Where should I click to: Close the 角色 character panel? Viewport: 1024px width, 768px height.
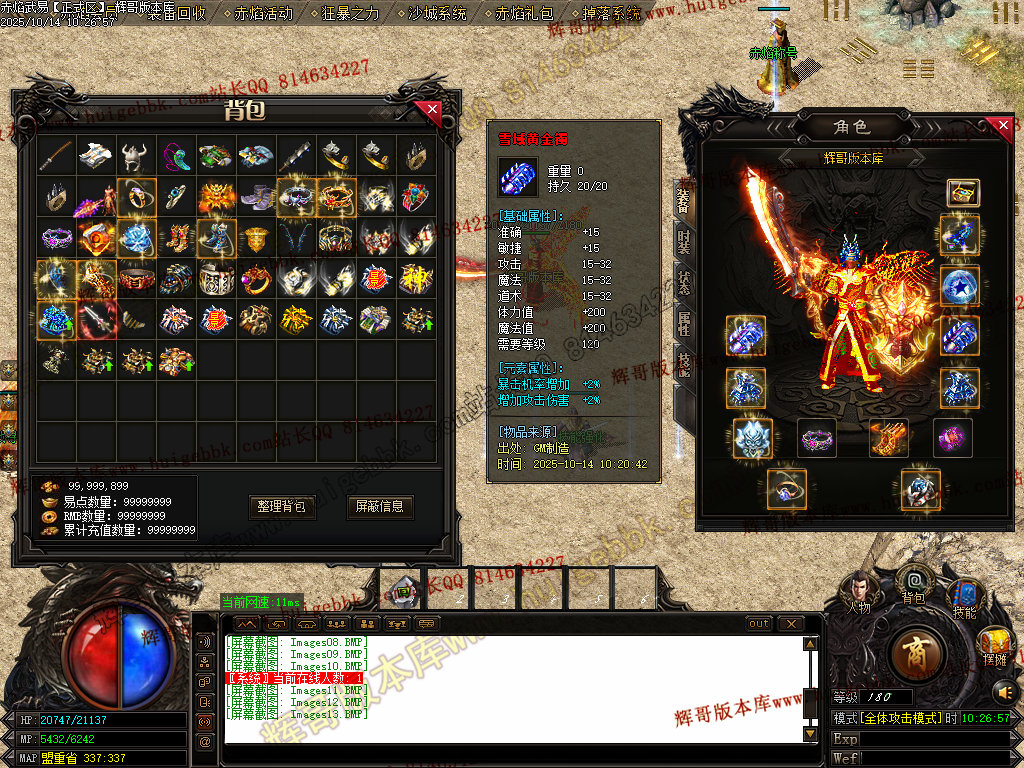click(x=1001, y=125)
